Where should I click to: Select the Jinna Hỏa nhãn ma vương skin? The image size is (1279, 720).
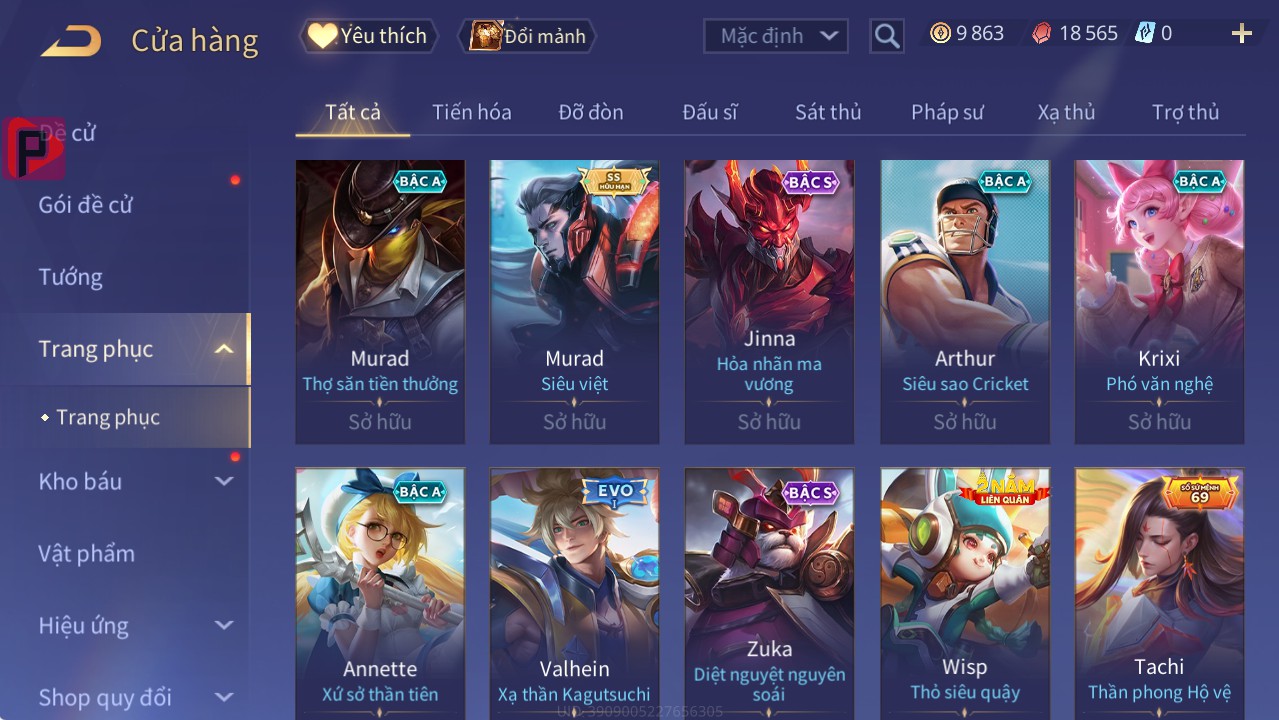[769, 300]
